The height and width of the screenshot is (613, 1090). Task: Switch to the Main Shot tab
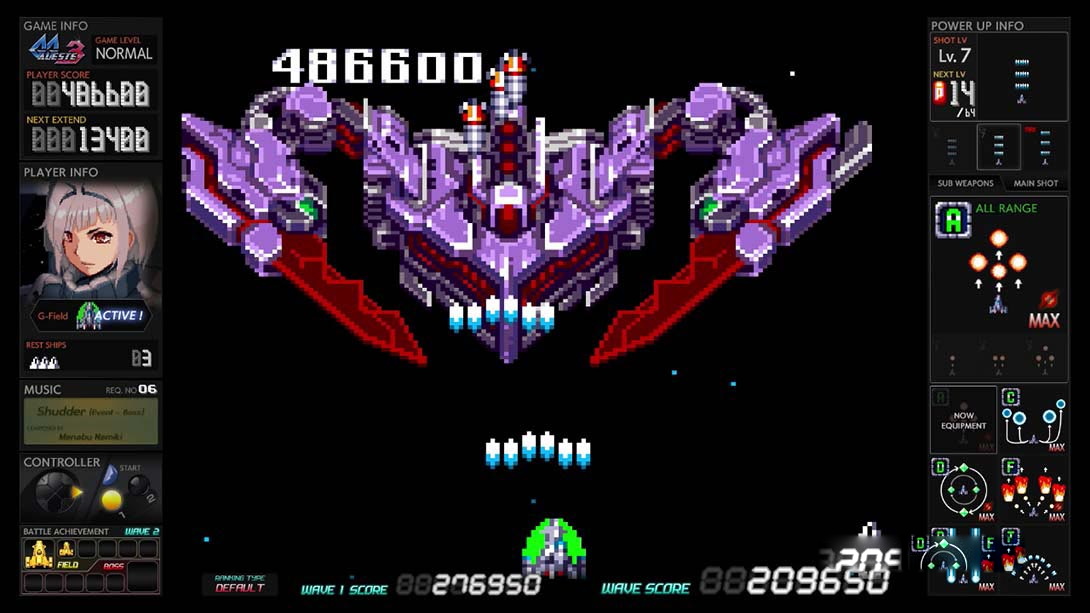pos(1035,183)
